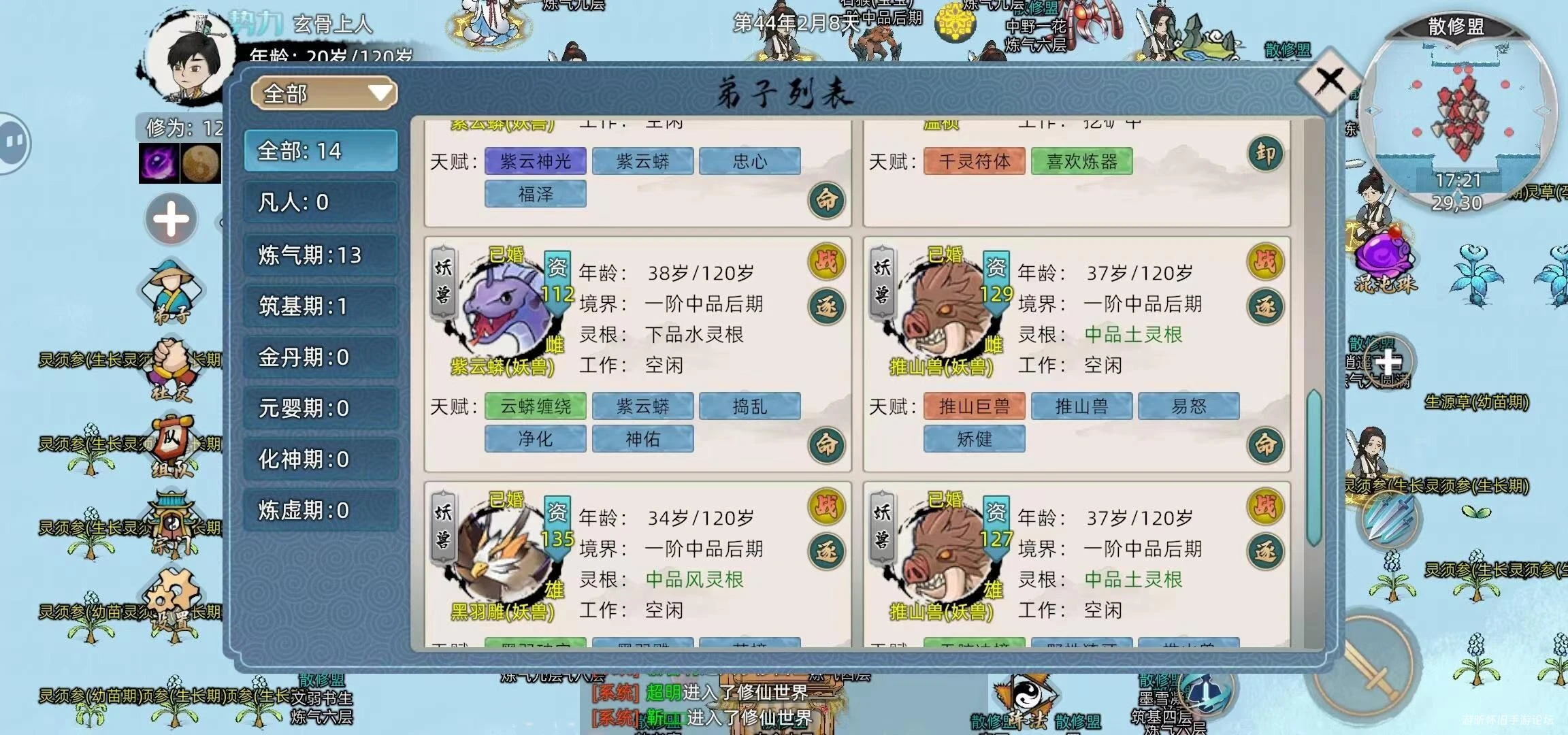Select the 元婴期:0 list entry
The width and height of the screenshot is (1568, 735).
(320, 408)
